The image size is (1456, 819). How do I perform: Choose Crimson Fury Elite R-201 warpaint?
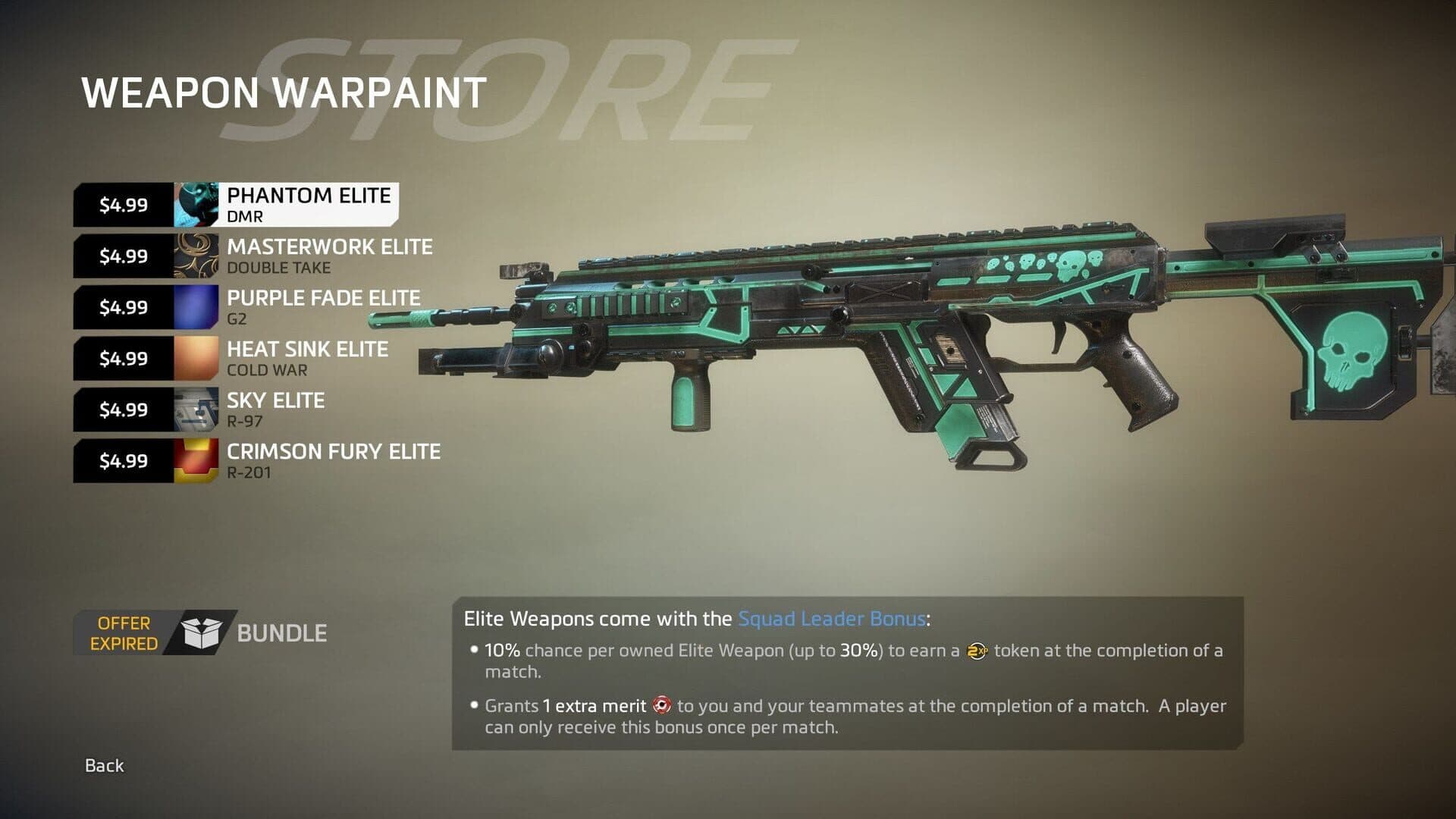tap(333, 461)
